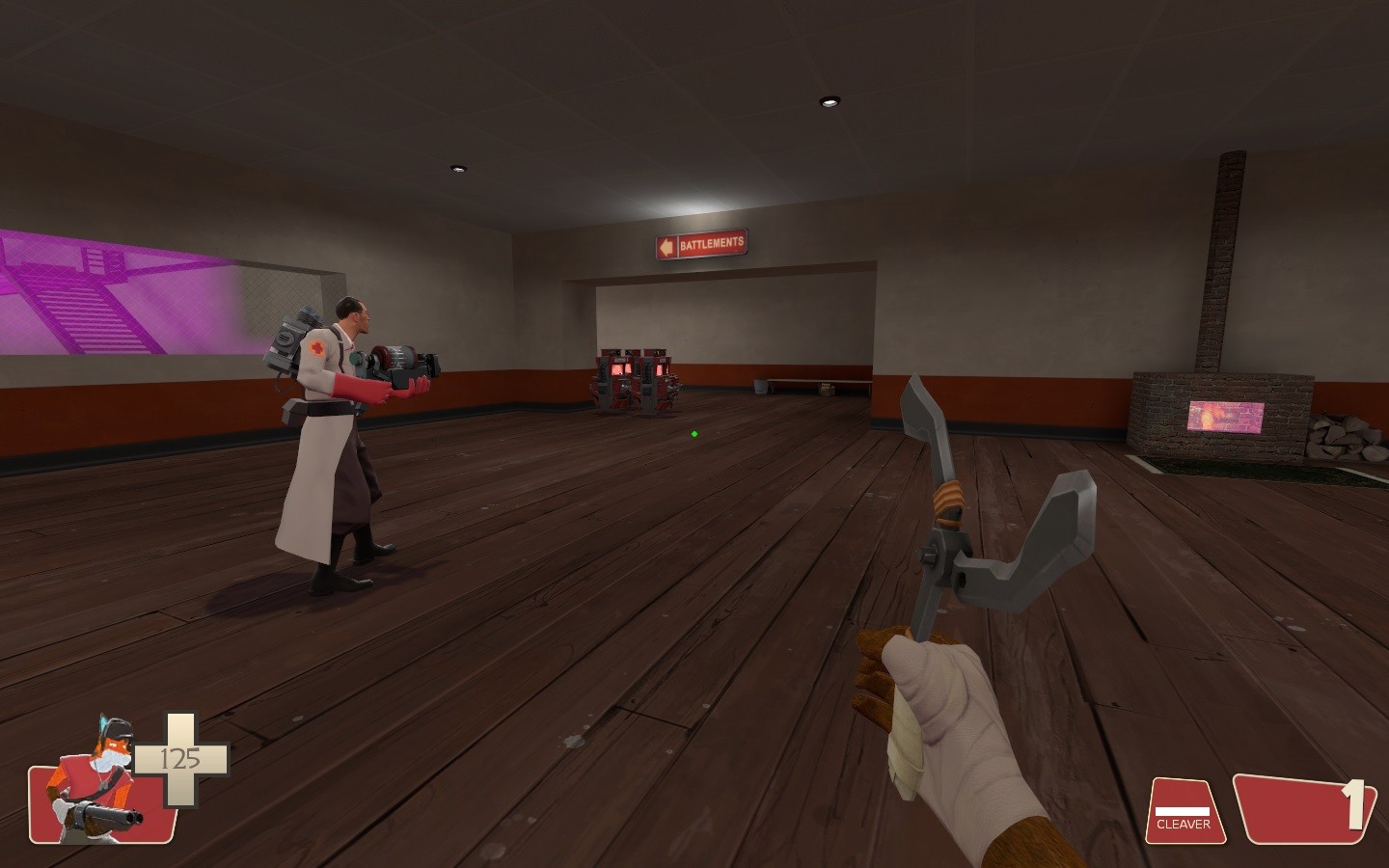Viewport: 1389px width, 868px height.
Task: Click the left arrow on the Battlements sign
Action: [x=665, y=244]
